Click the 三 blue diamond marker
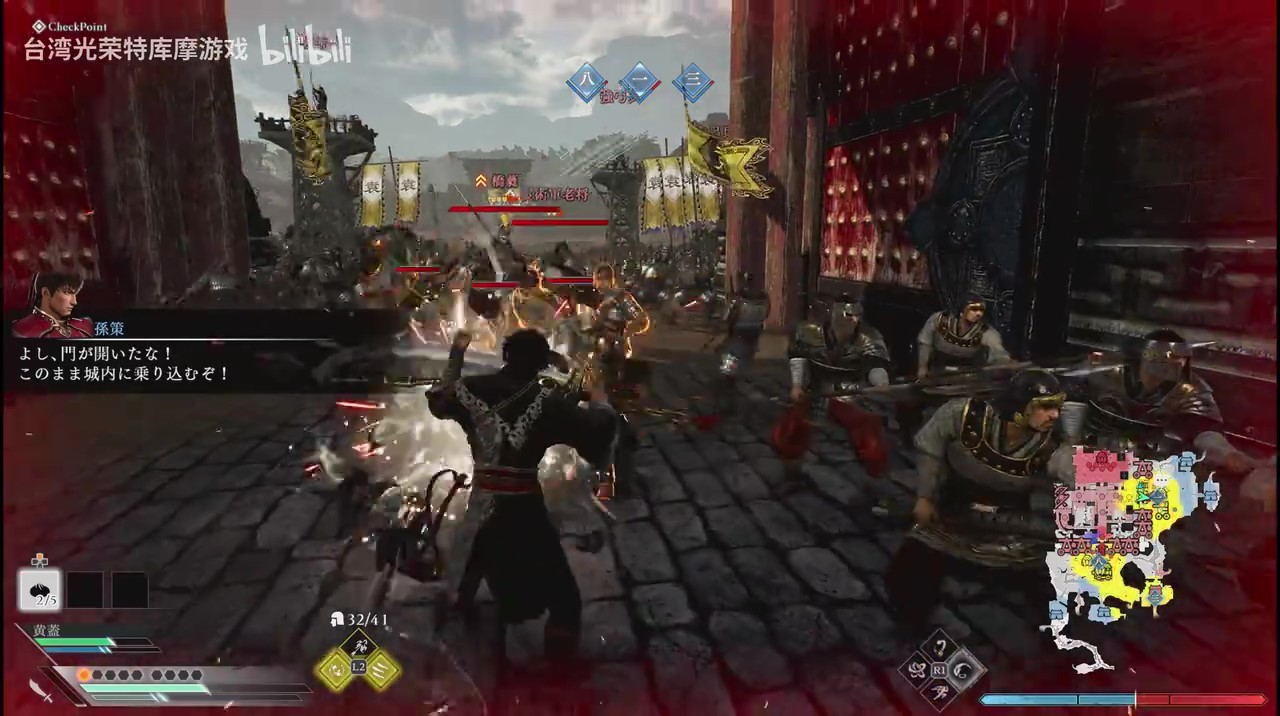The width and height of the screenshot is (1280, 716). click(692, 82)
